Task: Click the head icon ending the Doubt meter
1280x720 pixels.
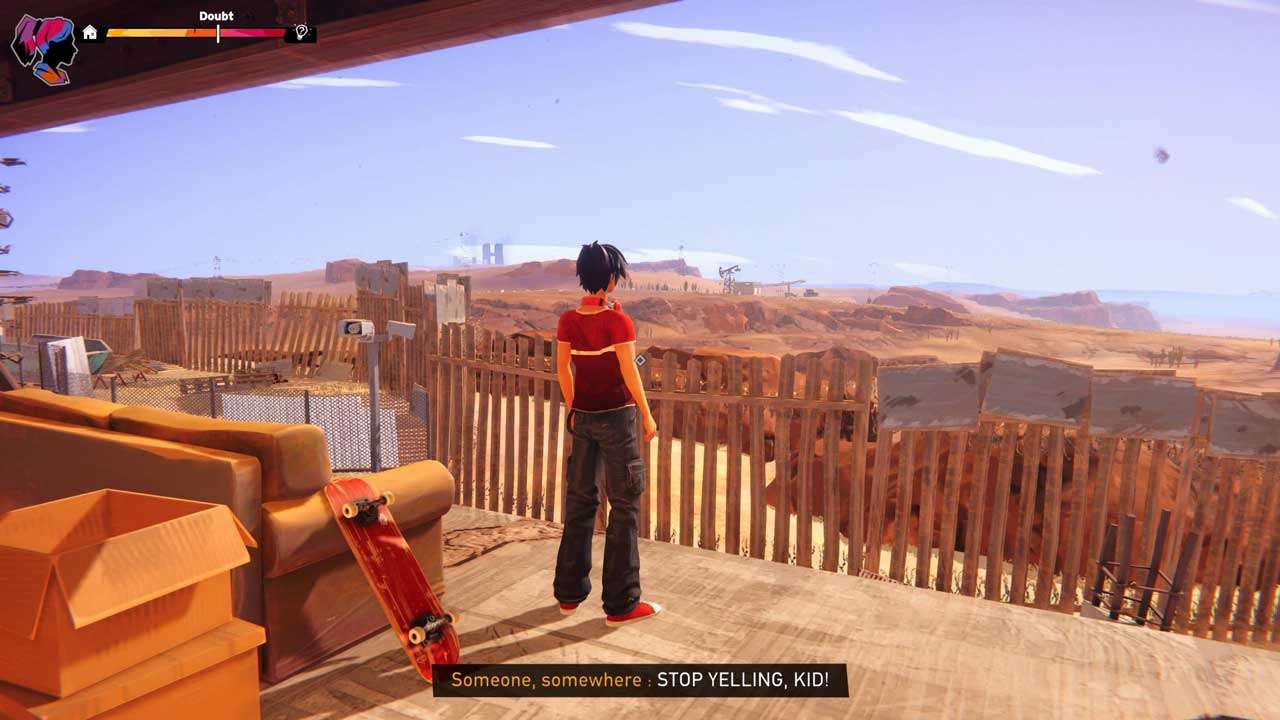Action: [300, 33]
